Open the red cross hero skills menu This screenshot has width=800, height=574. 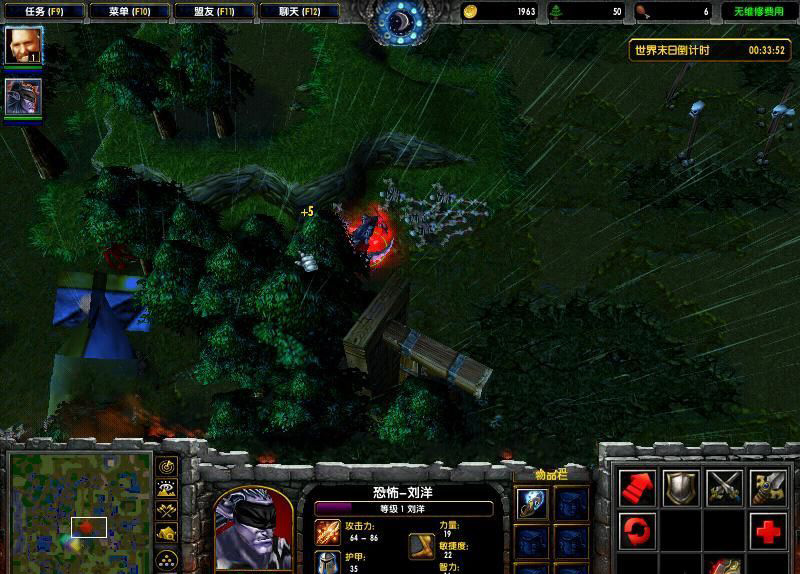[x=768, y=530]
